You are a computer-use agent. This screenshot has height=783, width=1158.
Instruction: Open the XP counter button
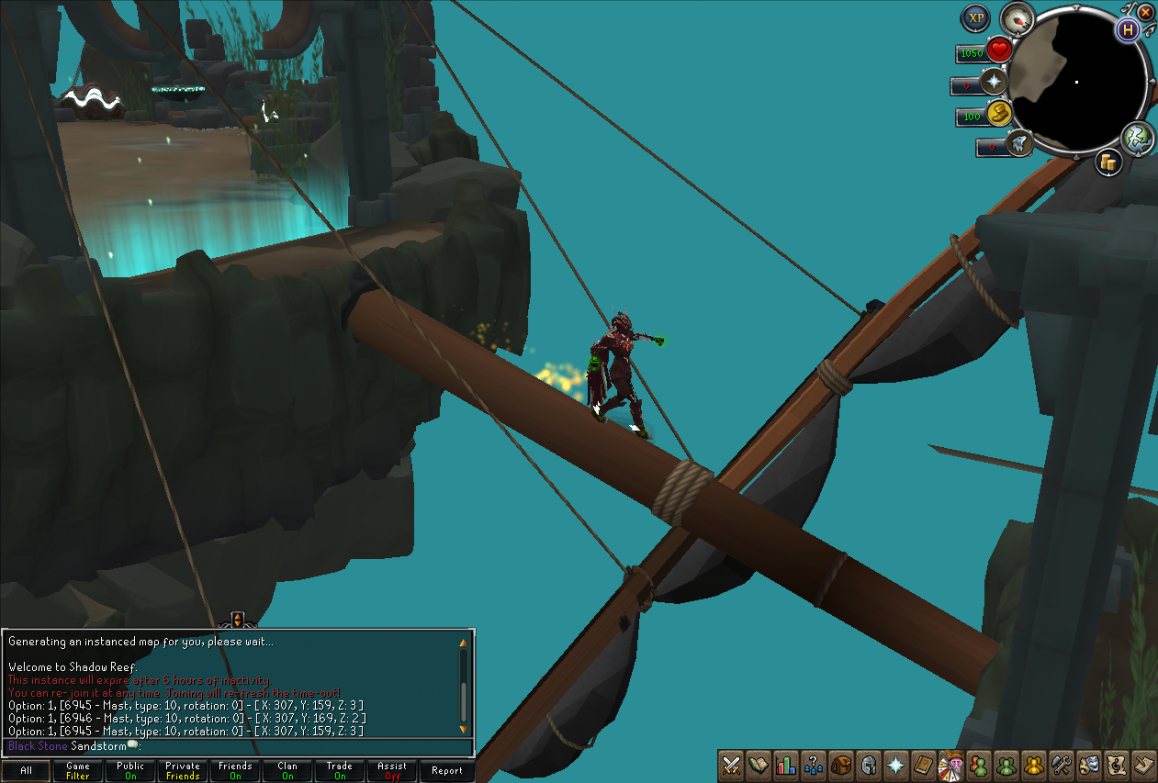pyautogui.click(x=975, y=18)
